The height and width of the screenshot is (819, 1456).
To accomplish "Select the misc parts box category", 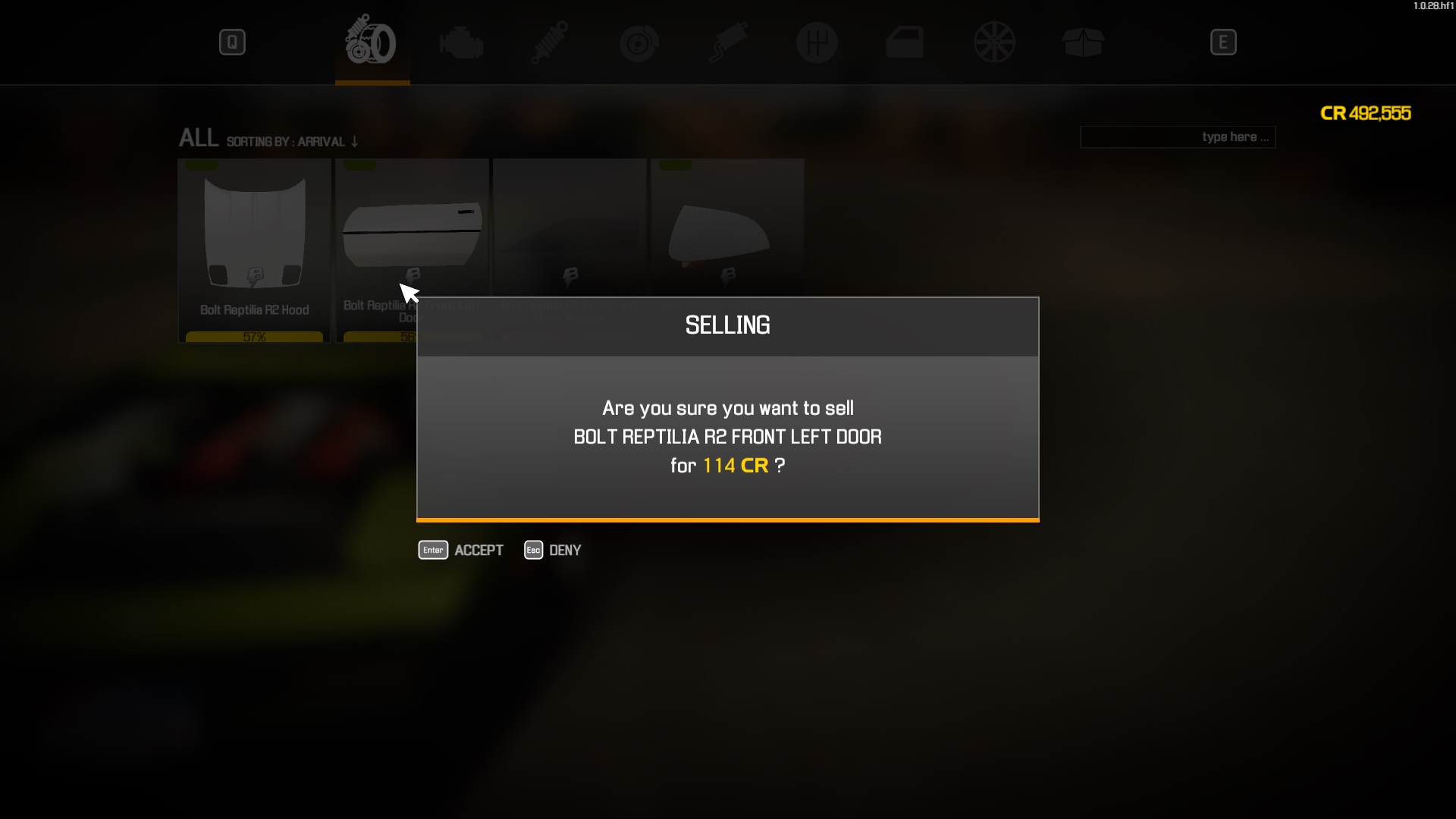I will tap(1083, 42).
